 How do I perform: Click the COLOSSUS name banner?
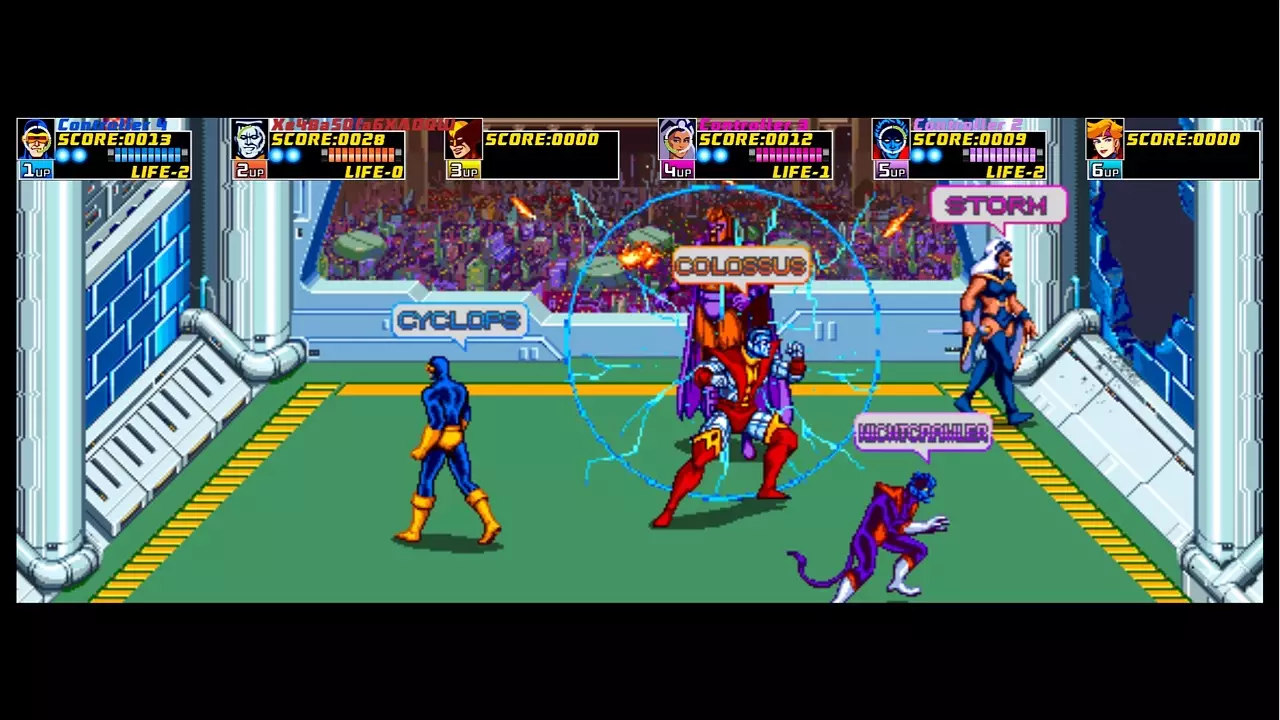pyautogui.click(x=740, y=265)
